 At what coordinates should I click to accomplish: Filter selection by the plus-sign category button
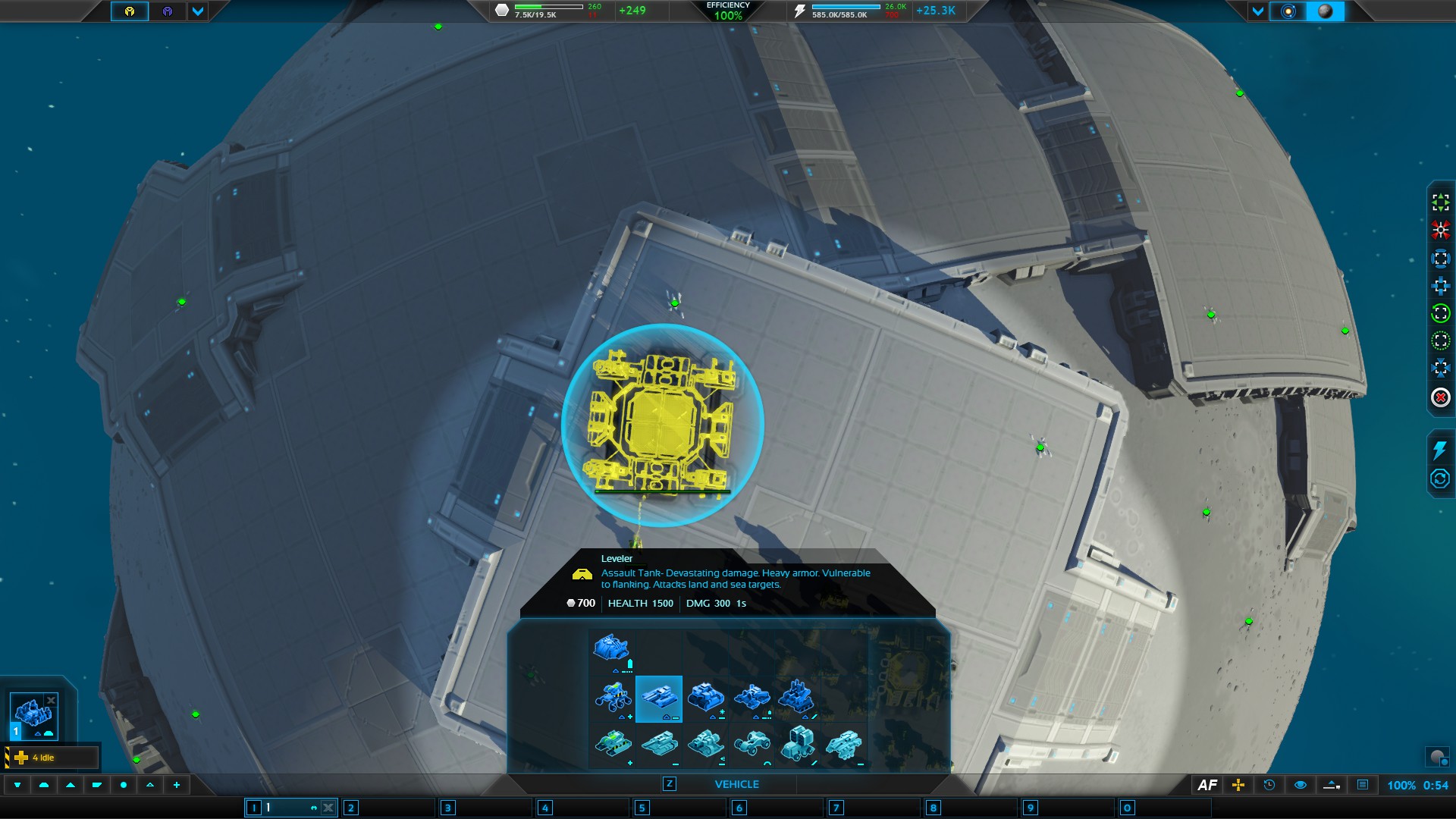point(177,785)
